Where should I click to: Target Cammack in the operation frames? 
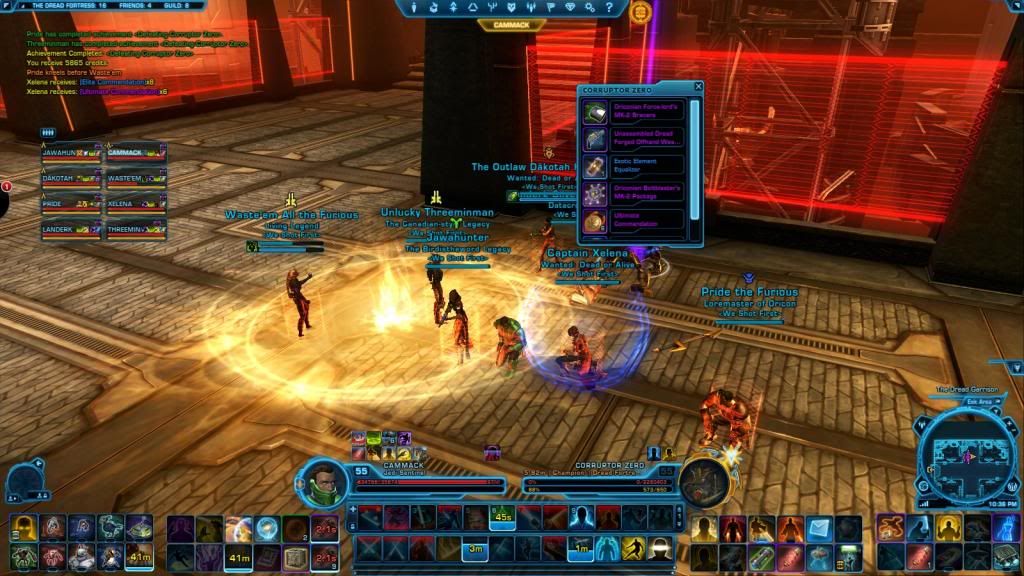135,154
